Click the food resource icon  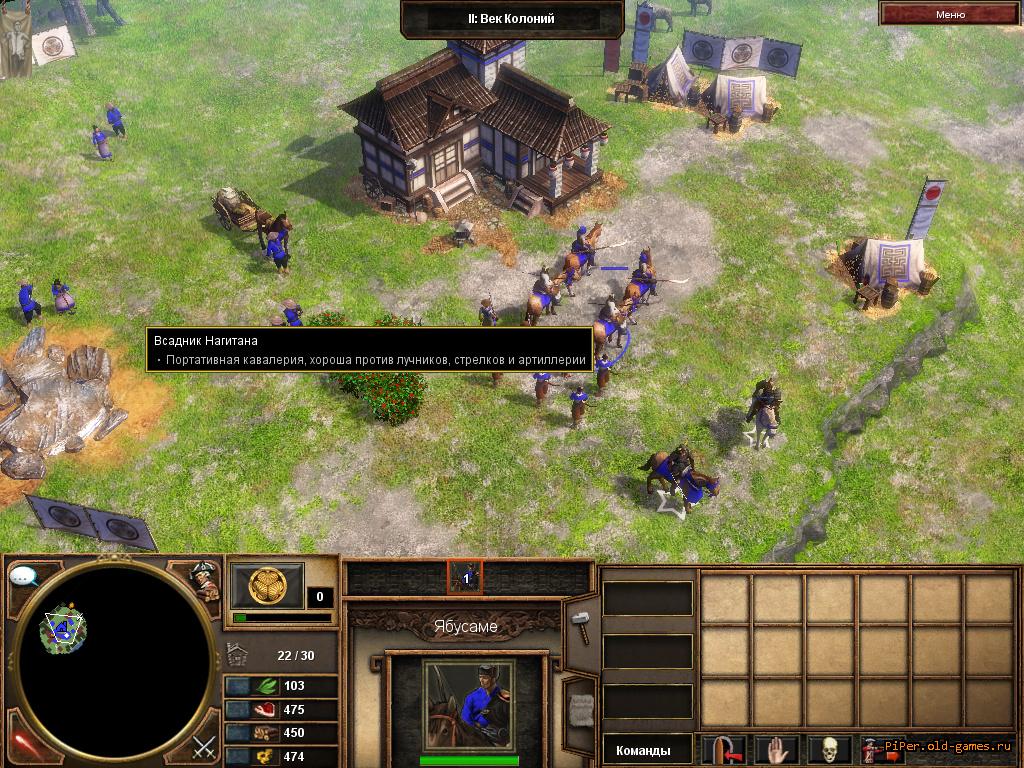pos(267,710)
